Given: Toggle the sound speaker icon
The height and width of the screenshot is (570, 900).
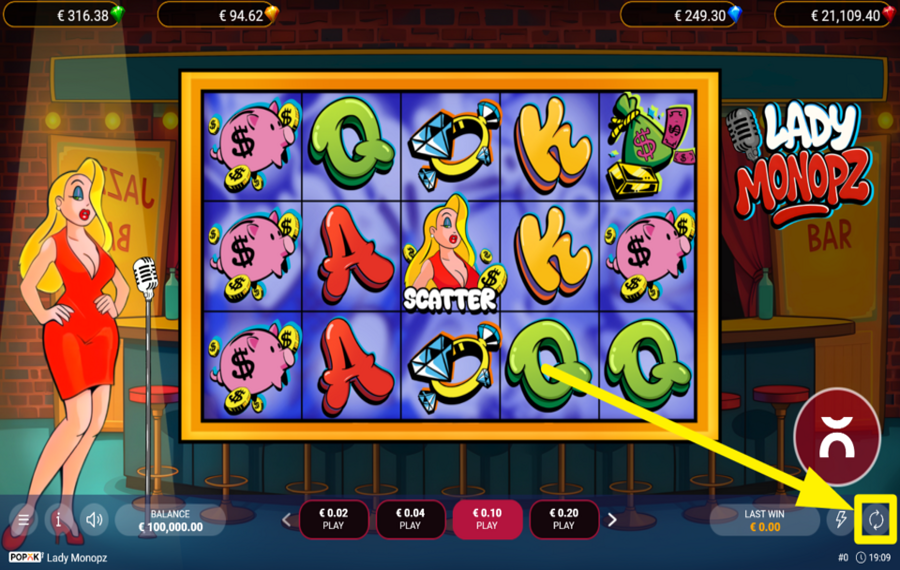Looking at the screenshot, I should tap(95, 520).
